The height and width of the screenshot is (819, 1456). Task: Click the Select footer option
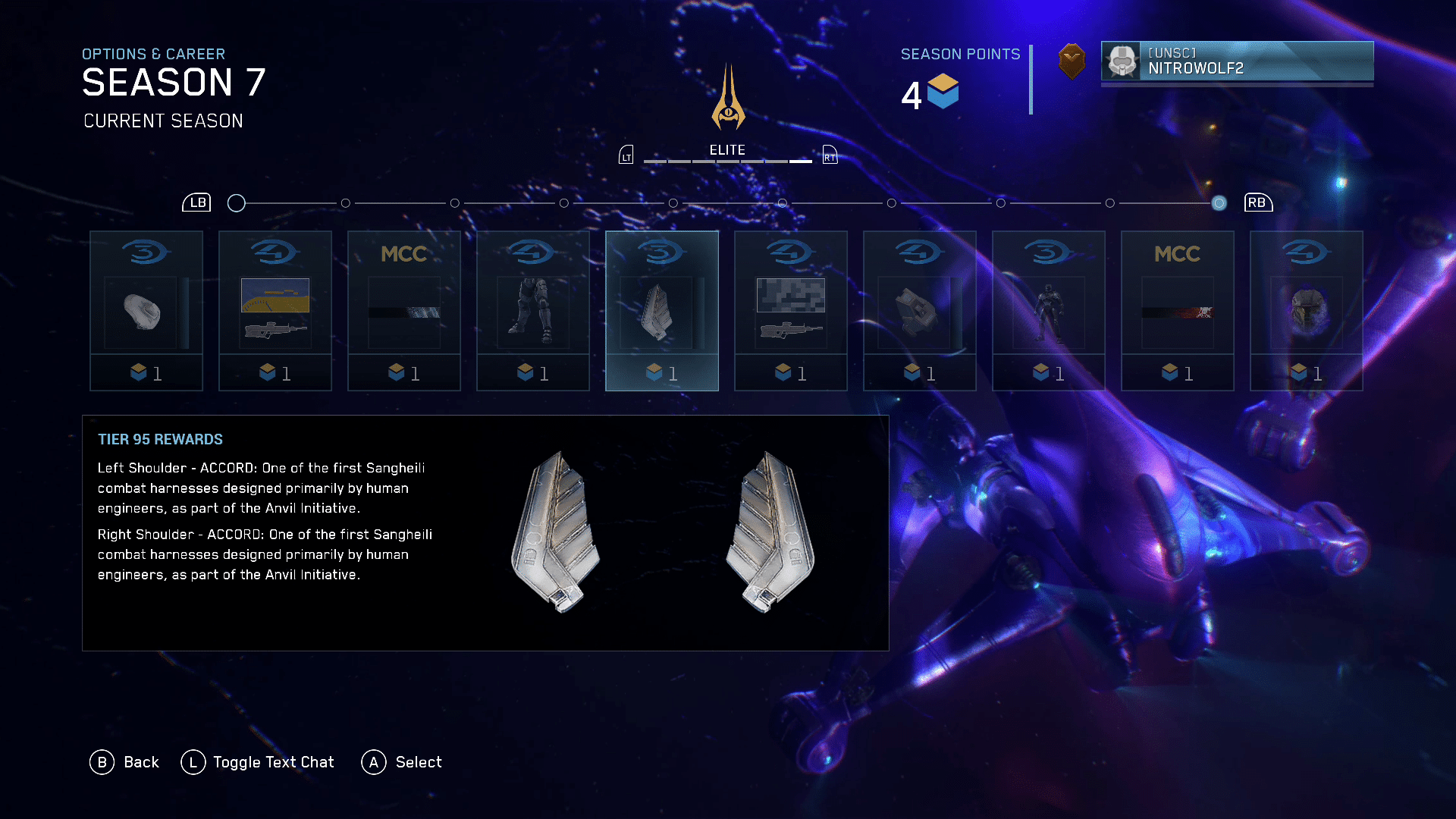402,762
